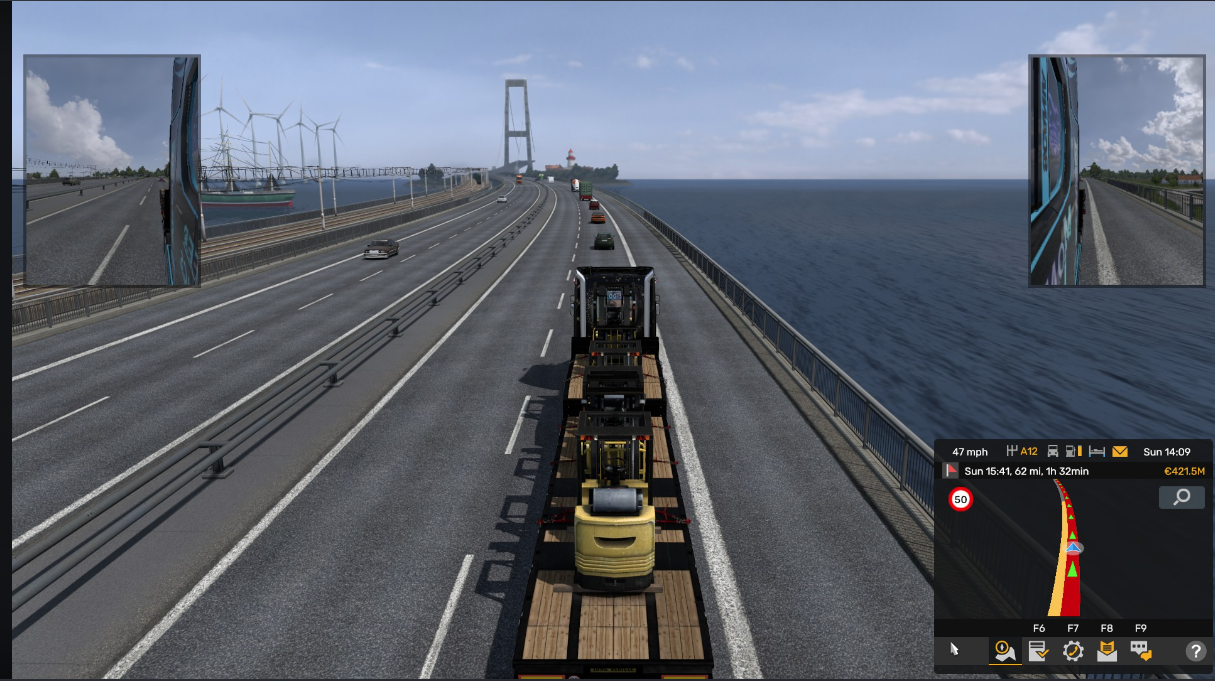
Task: Click the magnifier zoom button on the GPS
Action: 1181,498
